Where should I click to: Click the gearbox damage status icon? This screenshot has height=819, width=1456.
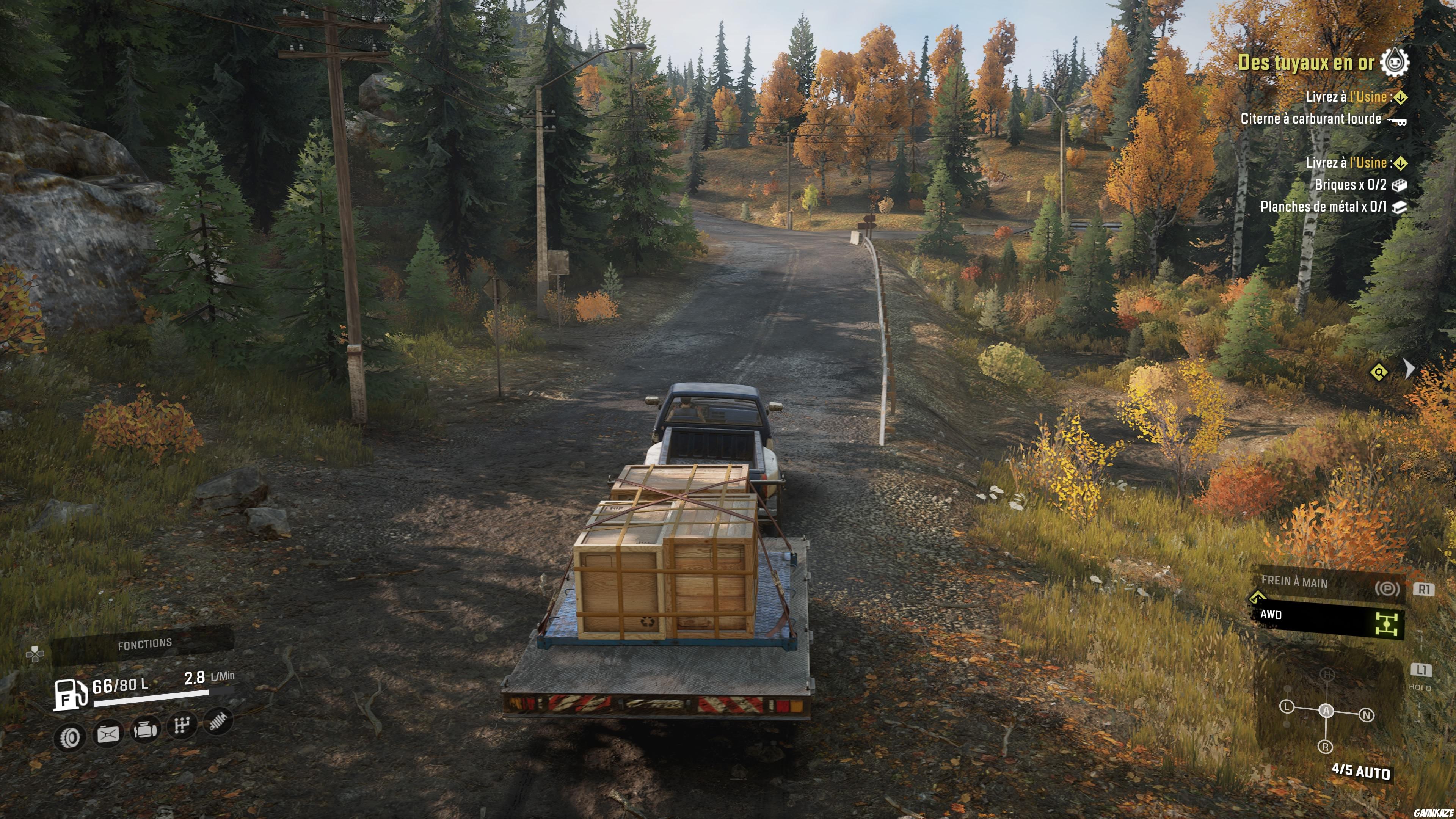pos(182,726)
